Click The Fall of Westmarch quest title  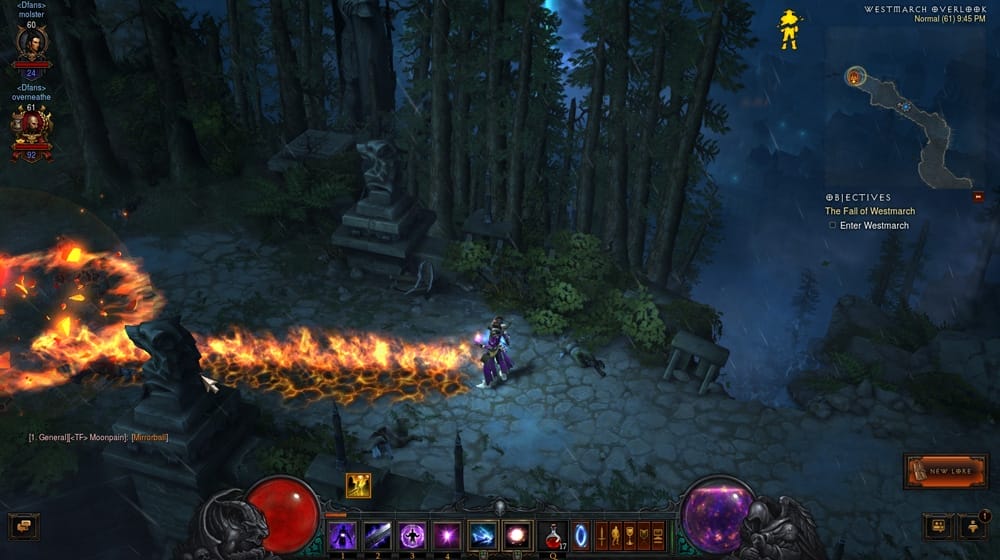coord(869,211)
